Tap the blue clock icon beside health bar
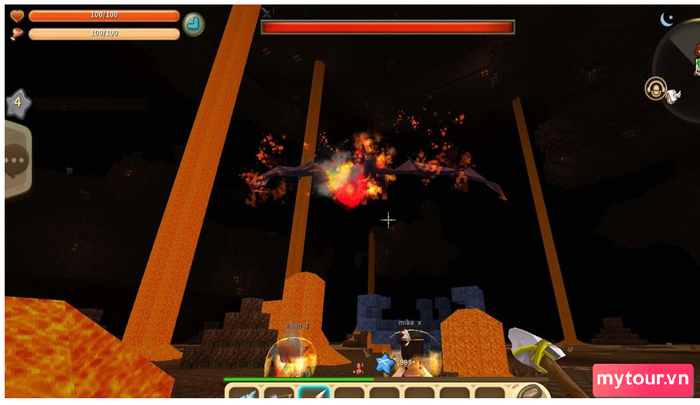 click(194, 24)
